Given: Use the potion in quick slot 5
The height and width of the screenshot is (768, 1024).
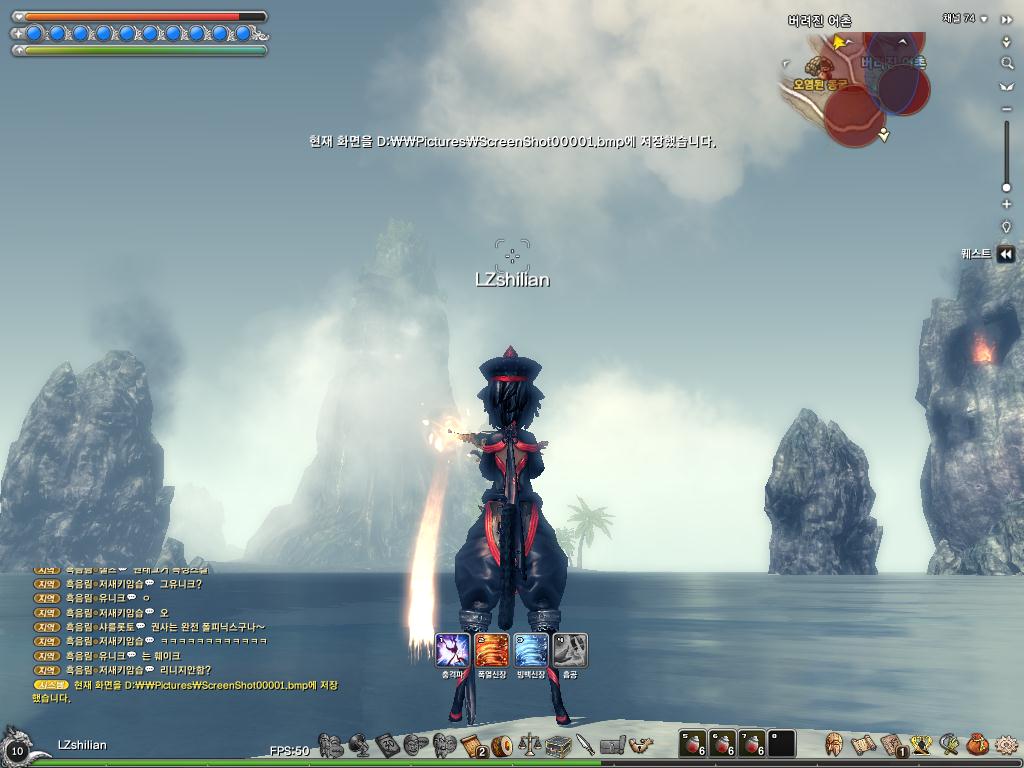Looking at the screenshot, I should click(693, 743).
